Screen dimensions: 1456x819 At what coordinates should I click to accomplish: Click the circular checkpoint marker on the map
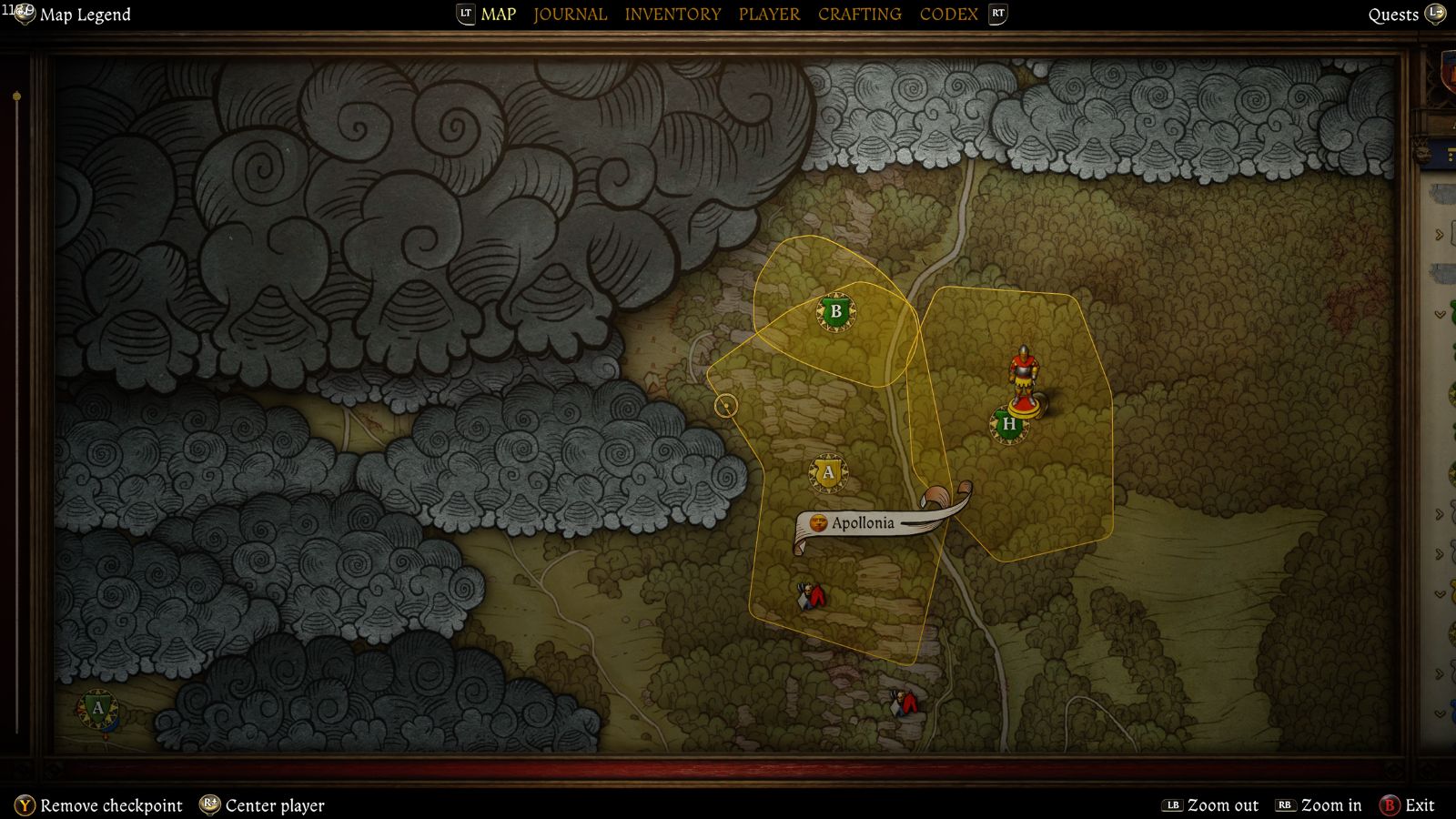point(725,406)
